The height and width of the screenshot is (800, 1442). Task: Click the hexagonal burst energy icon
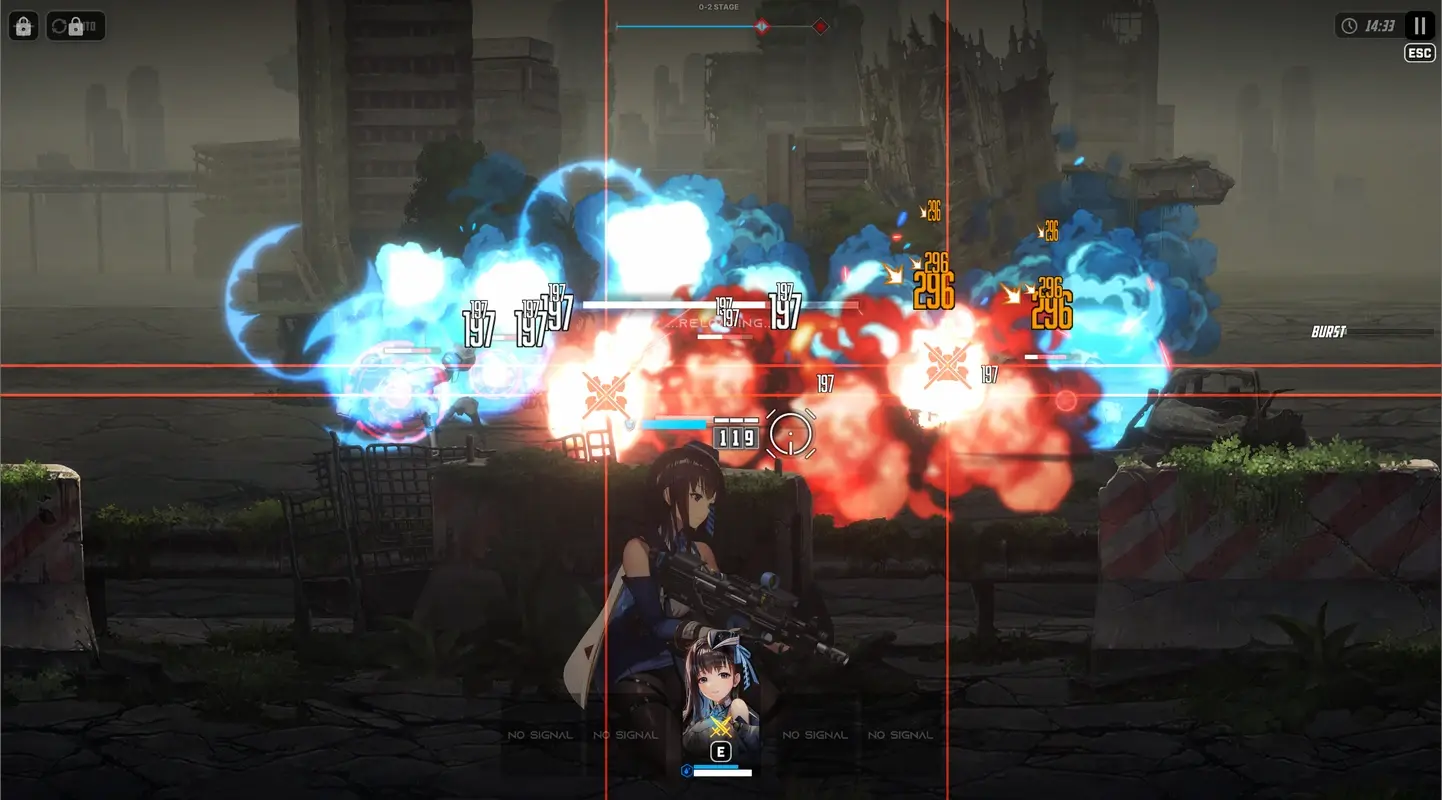pos(686,771)
